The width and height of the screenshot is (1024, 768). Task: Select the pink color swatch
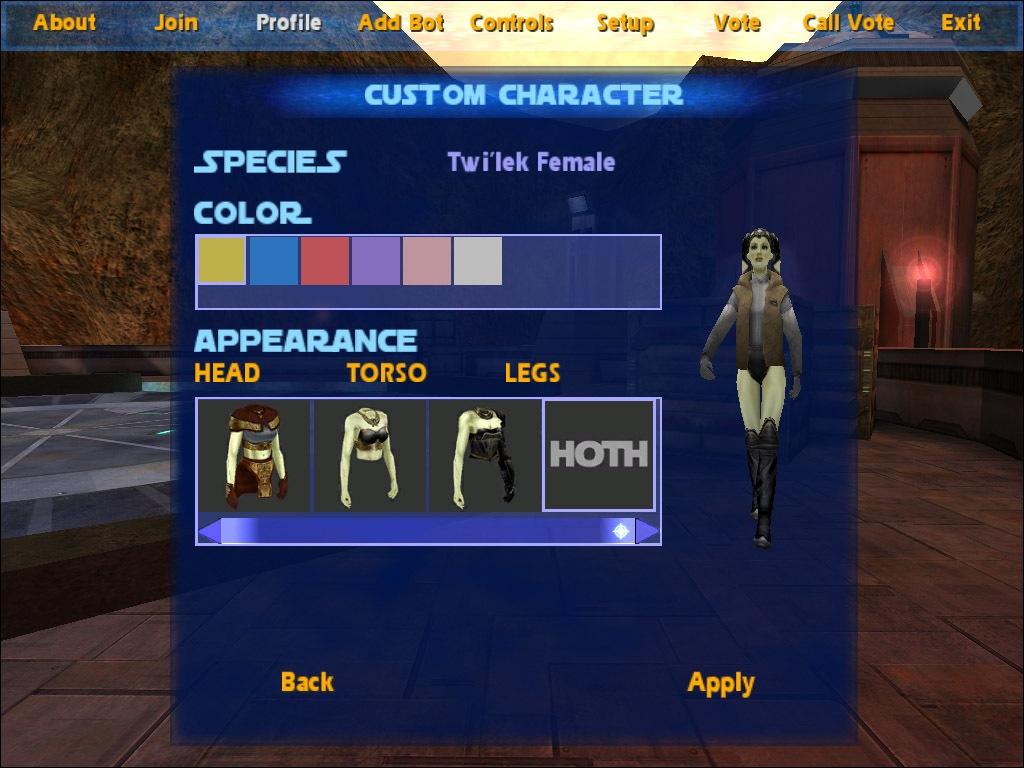point(427,261)
